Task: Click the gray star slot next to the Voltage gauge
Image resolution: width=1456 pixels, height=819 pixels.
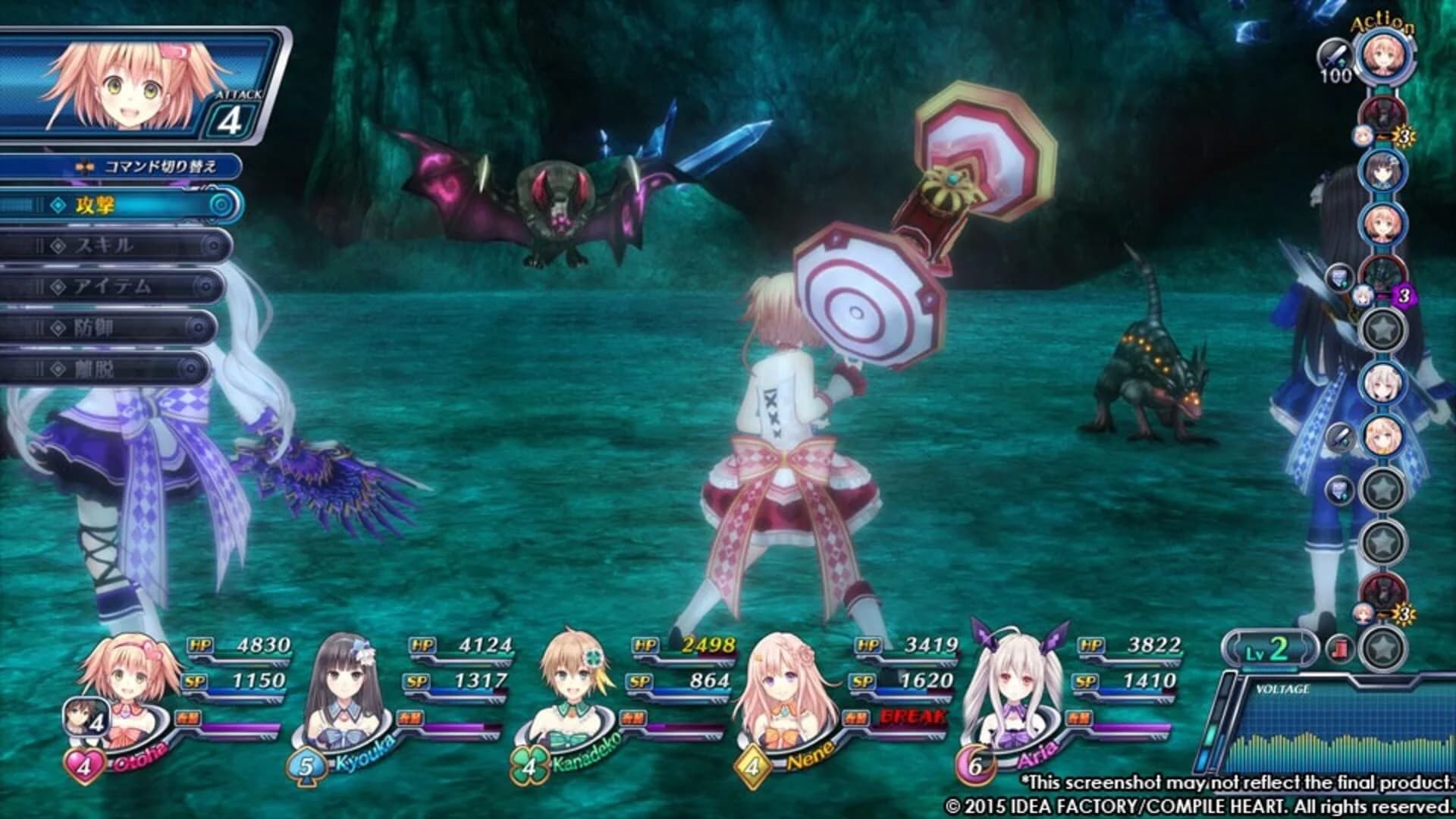Action: pyautogui.click(x=1382, y=647)
